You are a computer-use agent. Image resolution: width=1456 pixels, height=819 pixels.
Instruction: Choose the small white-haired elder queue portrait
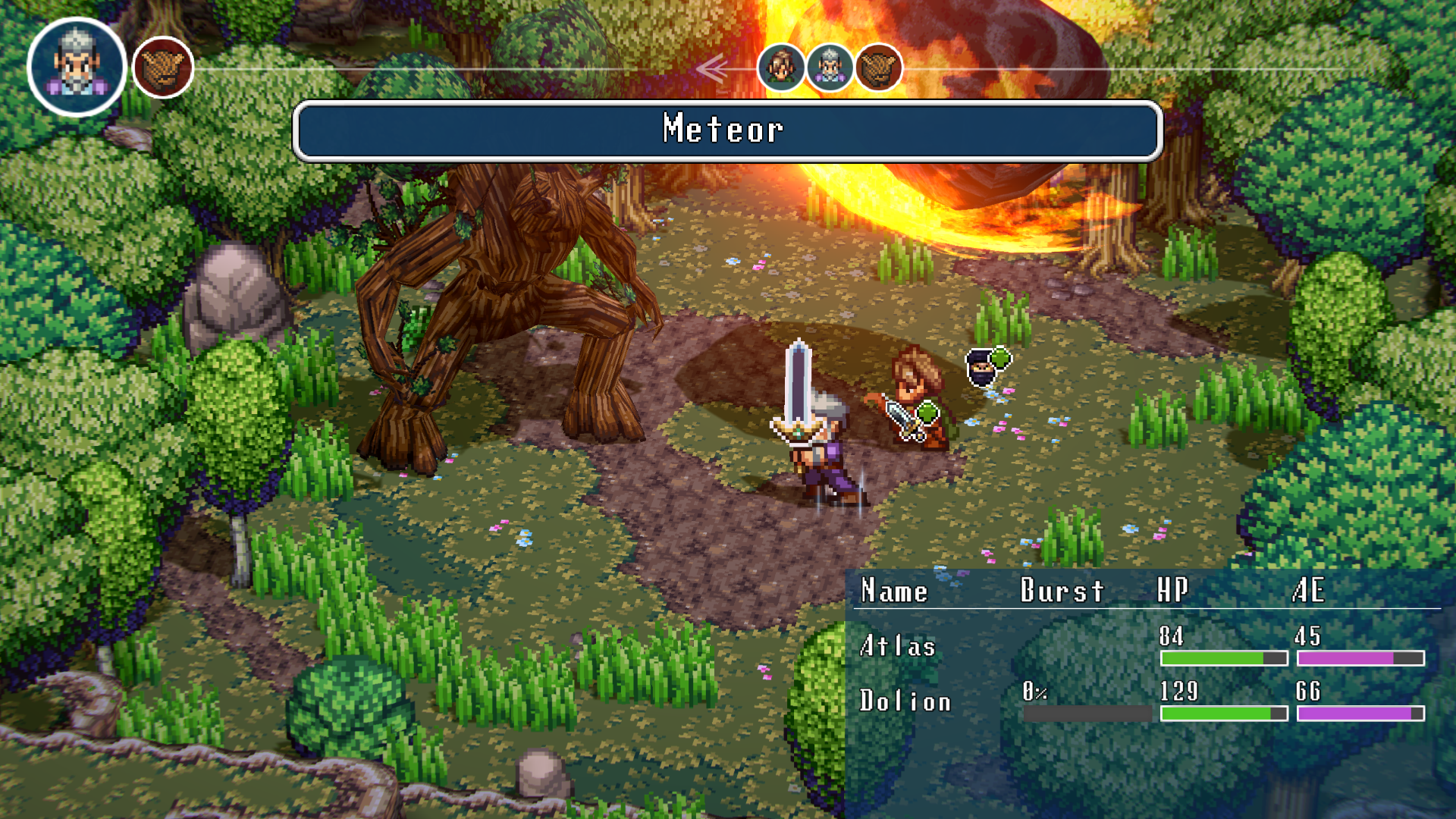click(830, 67)
